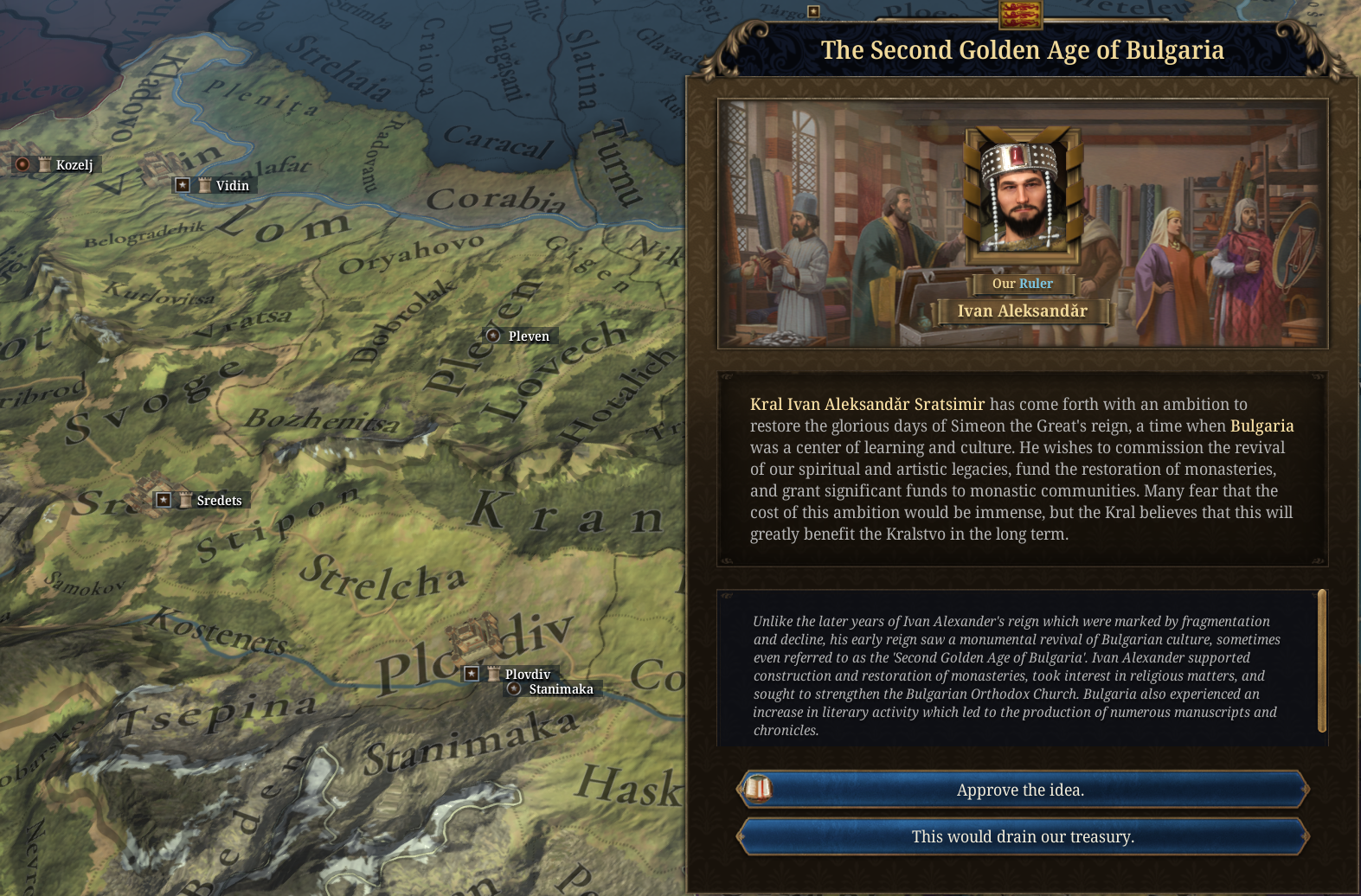Click the historical text scrollbar

coord(1321,661)
